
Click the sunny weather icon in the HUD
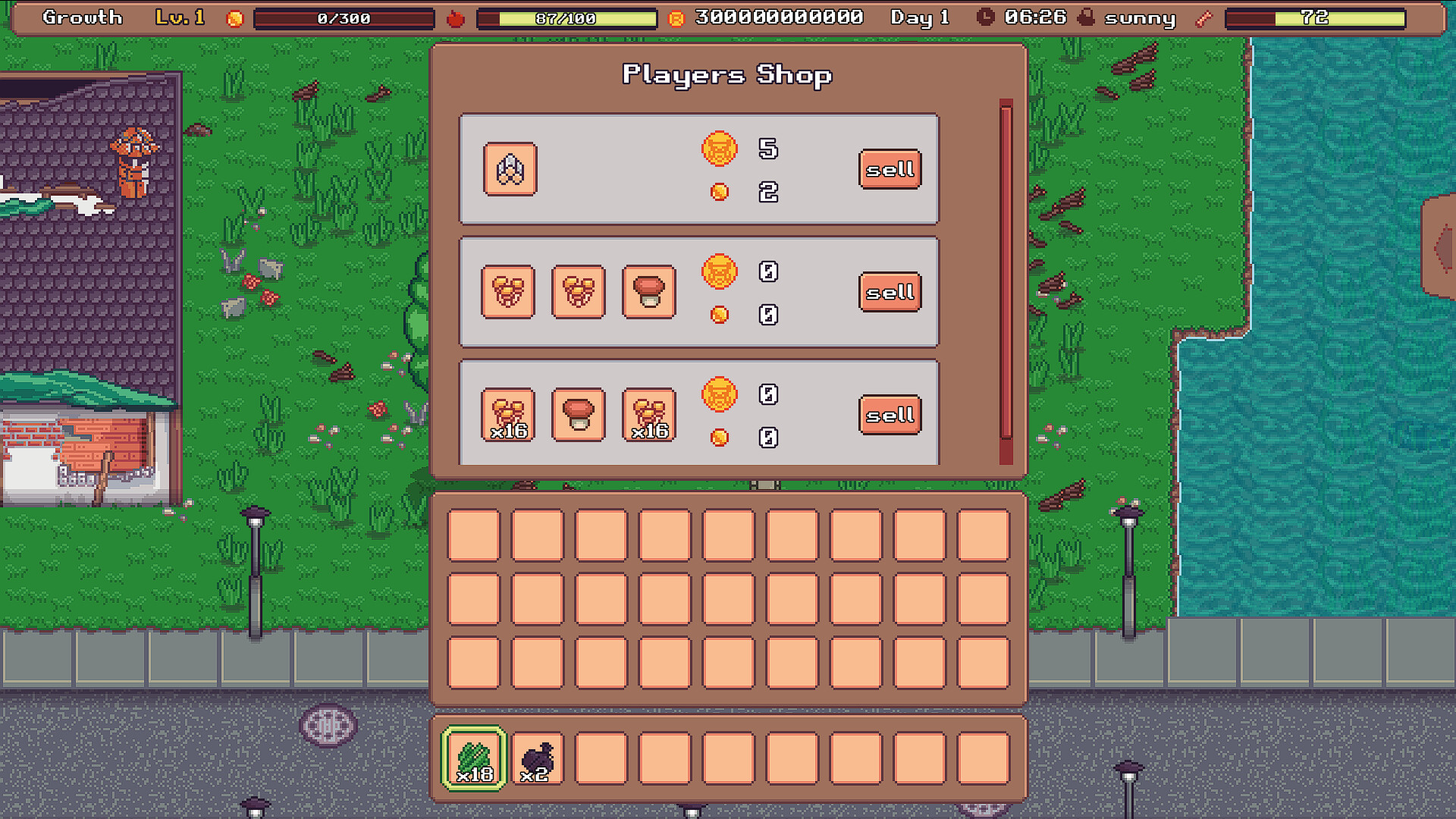[1086, 17]
